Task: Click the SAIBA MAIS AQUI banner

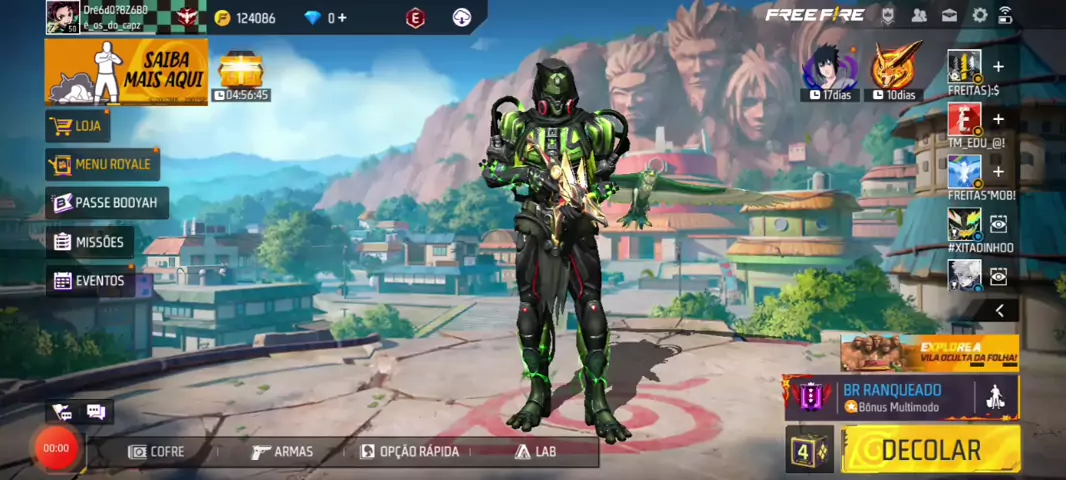Action: (x=126, y=71)
